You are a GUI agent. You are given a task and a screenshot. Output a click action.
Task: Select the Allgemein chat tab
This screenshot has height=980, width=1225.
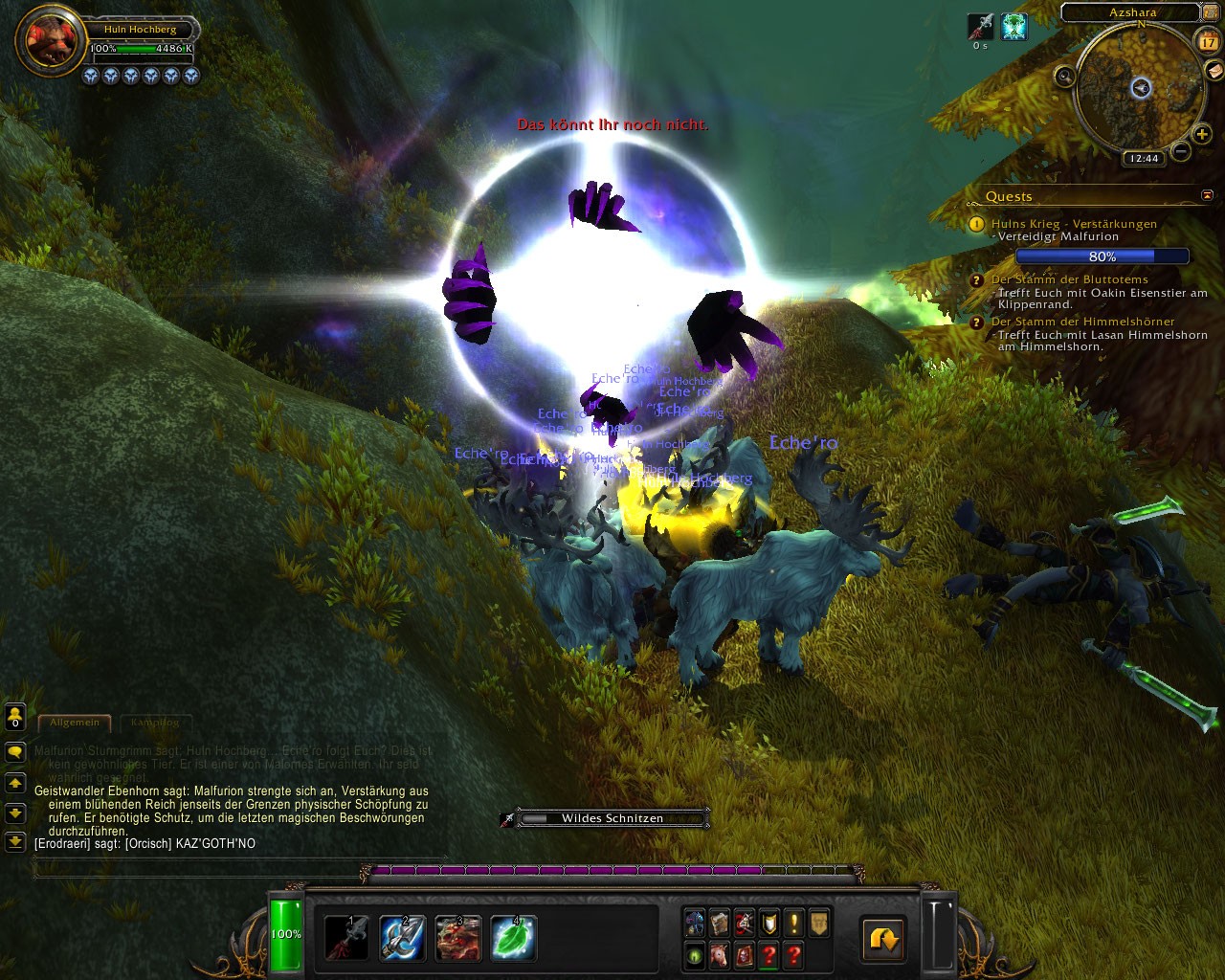coord(75,723)
